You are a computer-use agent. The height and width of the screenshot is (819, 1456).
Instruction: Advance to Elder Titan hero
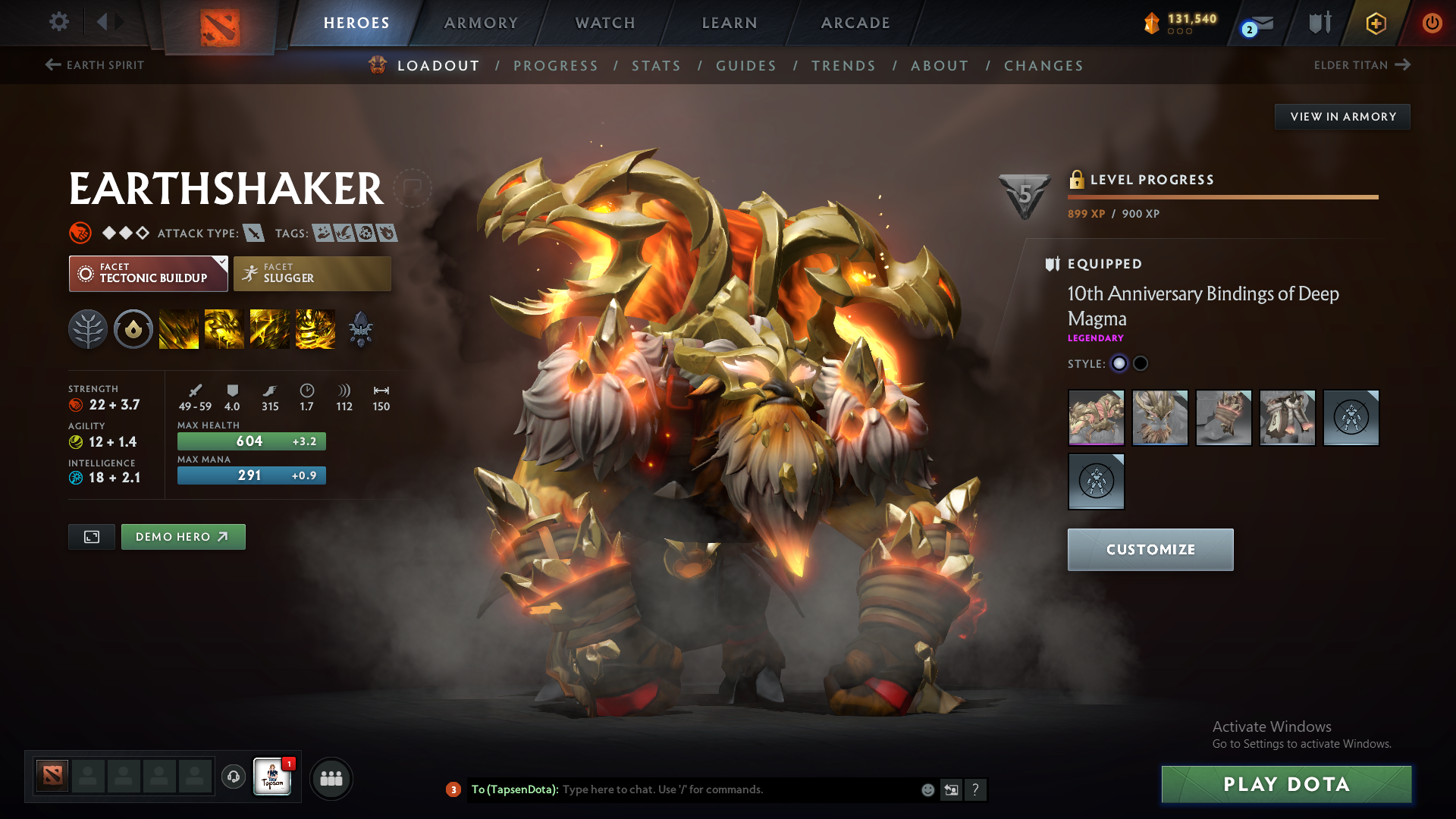coord(1363,65)
